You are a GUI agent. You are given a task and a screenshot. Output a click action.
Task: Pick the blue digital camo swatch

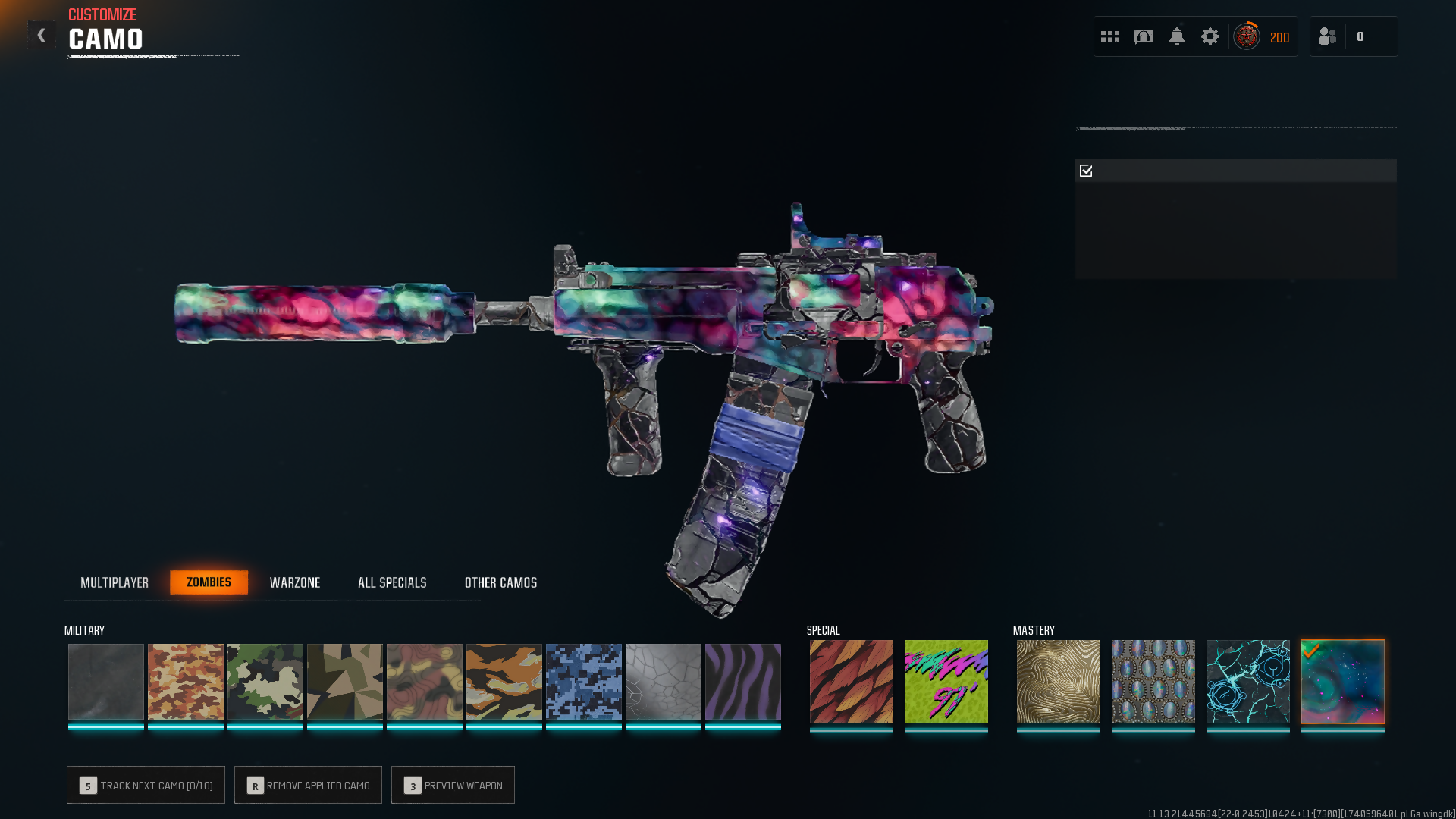584,681
